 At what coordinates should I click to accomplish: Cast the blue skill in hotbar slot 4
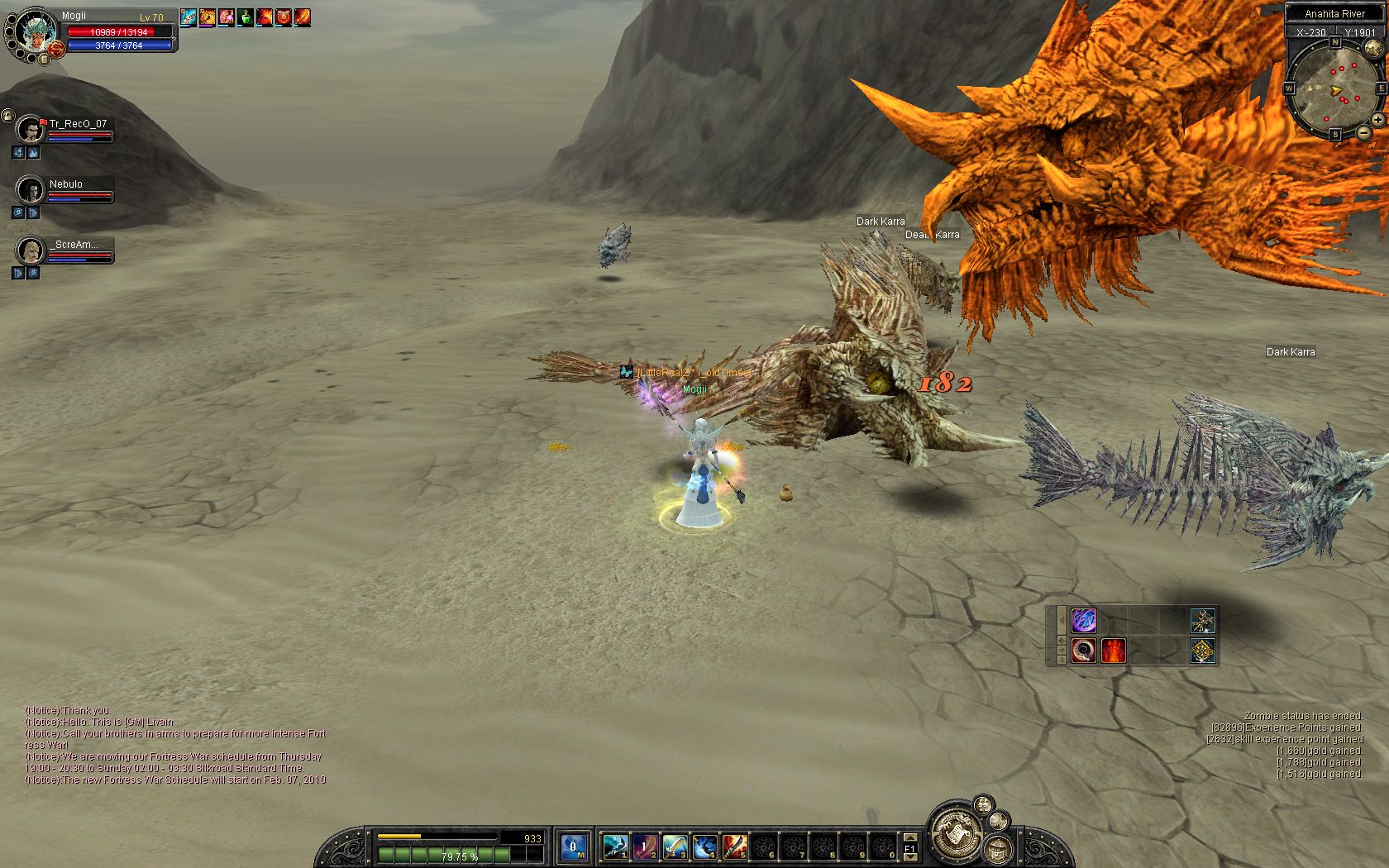(704, 846)
